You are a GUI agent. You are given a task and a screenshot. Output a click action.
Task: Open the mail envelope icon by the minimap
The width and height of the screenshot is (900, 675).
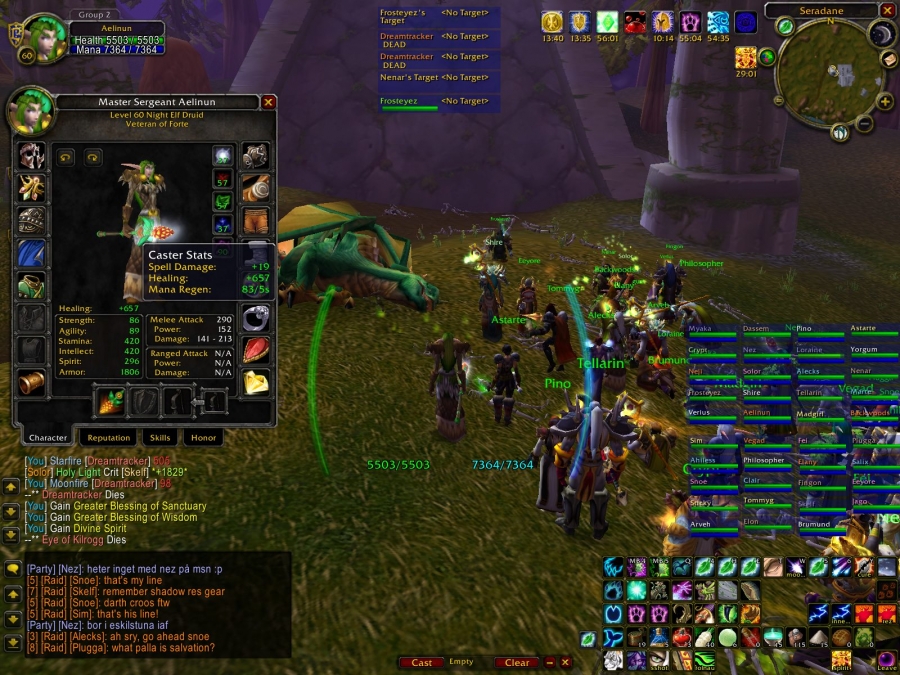[888, 60]
